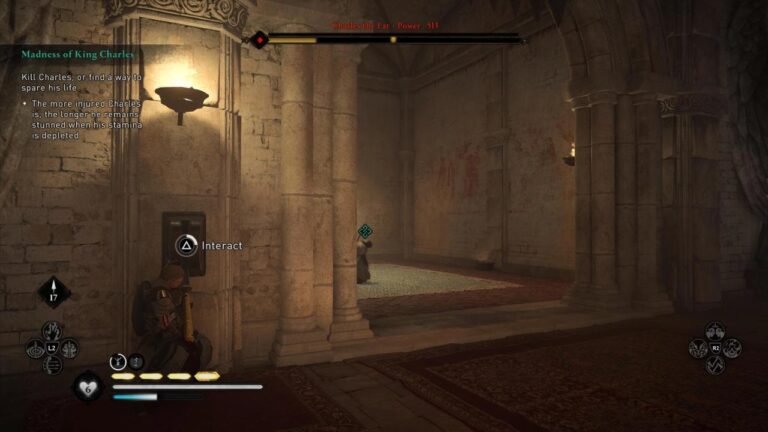Open the Madness of King Charles quest tracker
This screenshot has width=768, height=432.
coord(78,54)
